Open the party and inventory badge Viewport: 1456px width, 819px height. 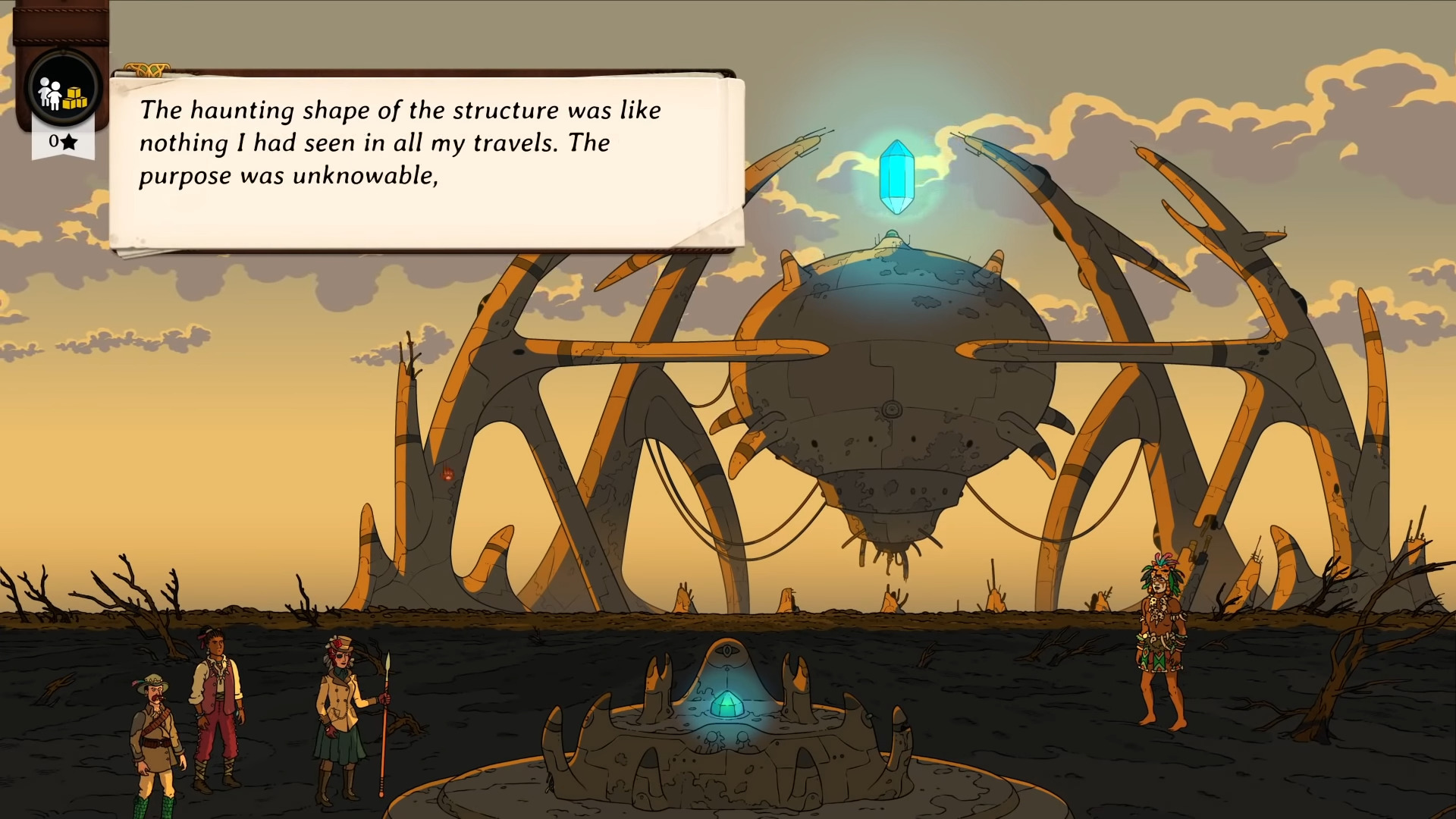63,89
